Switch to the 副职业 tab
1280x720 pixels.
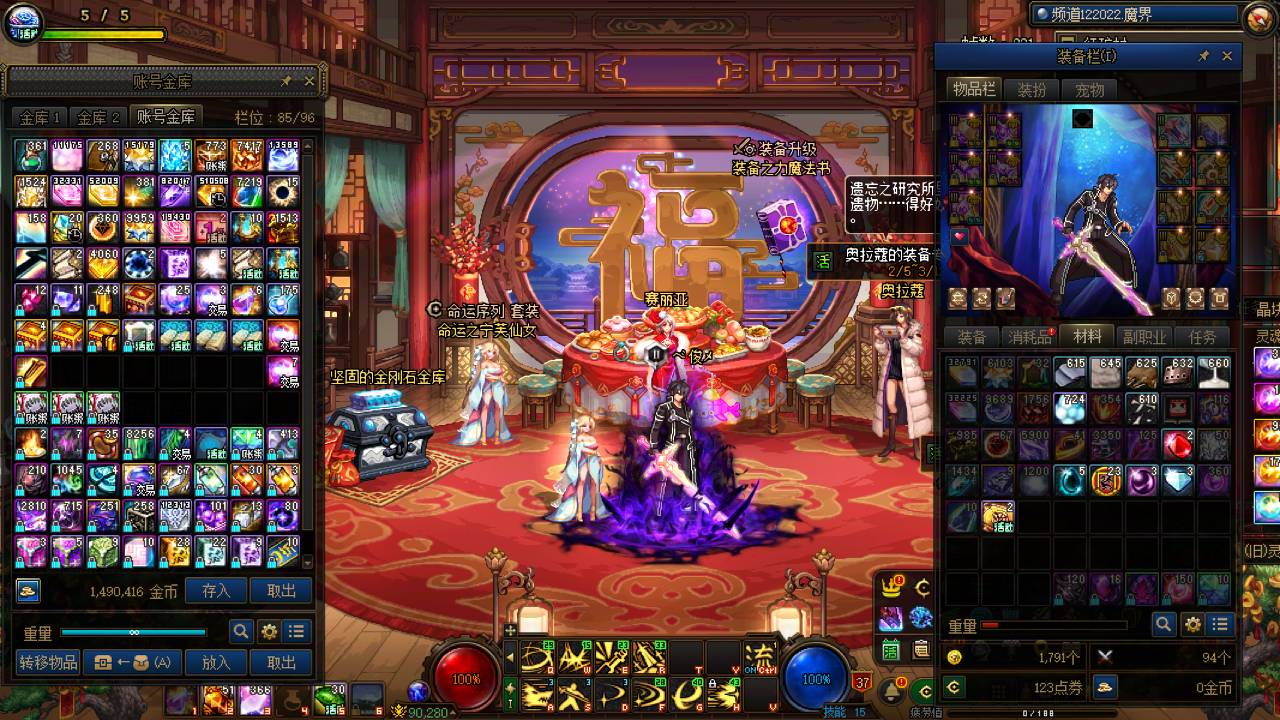point(1144,337)
